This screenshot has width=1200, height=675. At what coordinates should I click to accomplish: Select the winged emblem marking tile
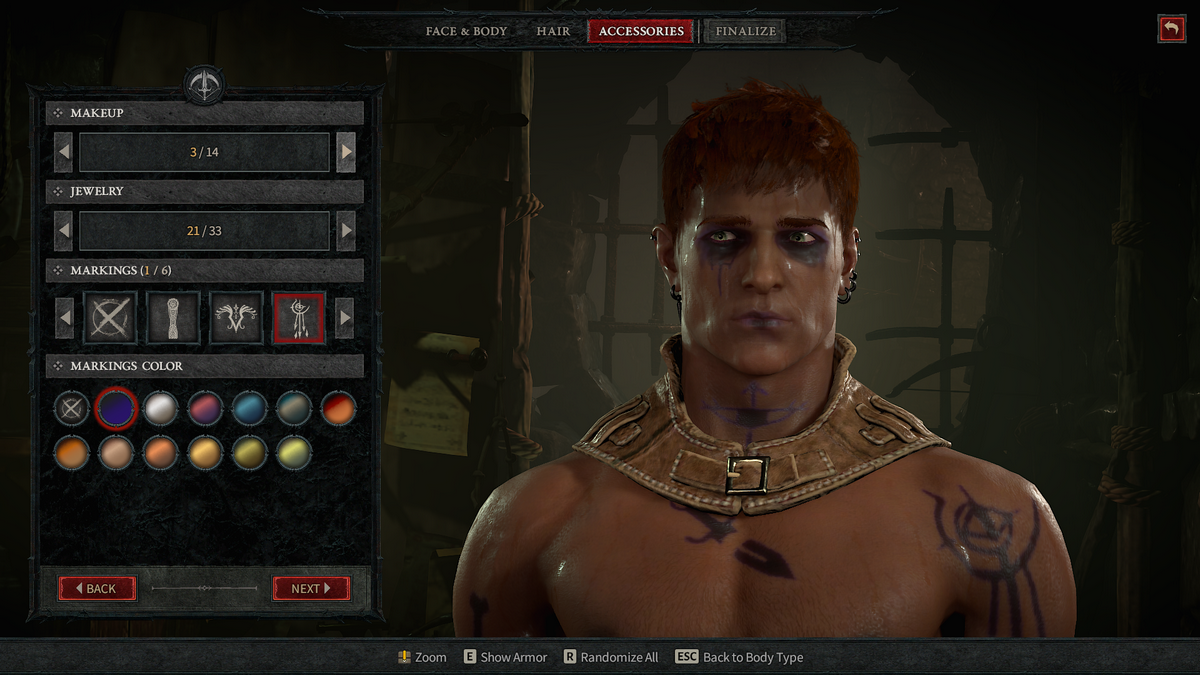[236, 318]
